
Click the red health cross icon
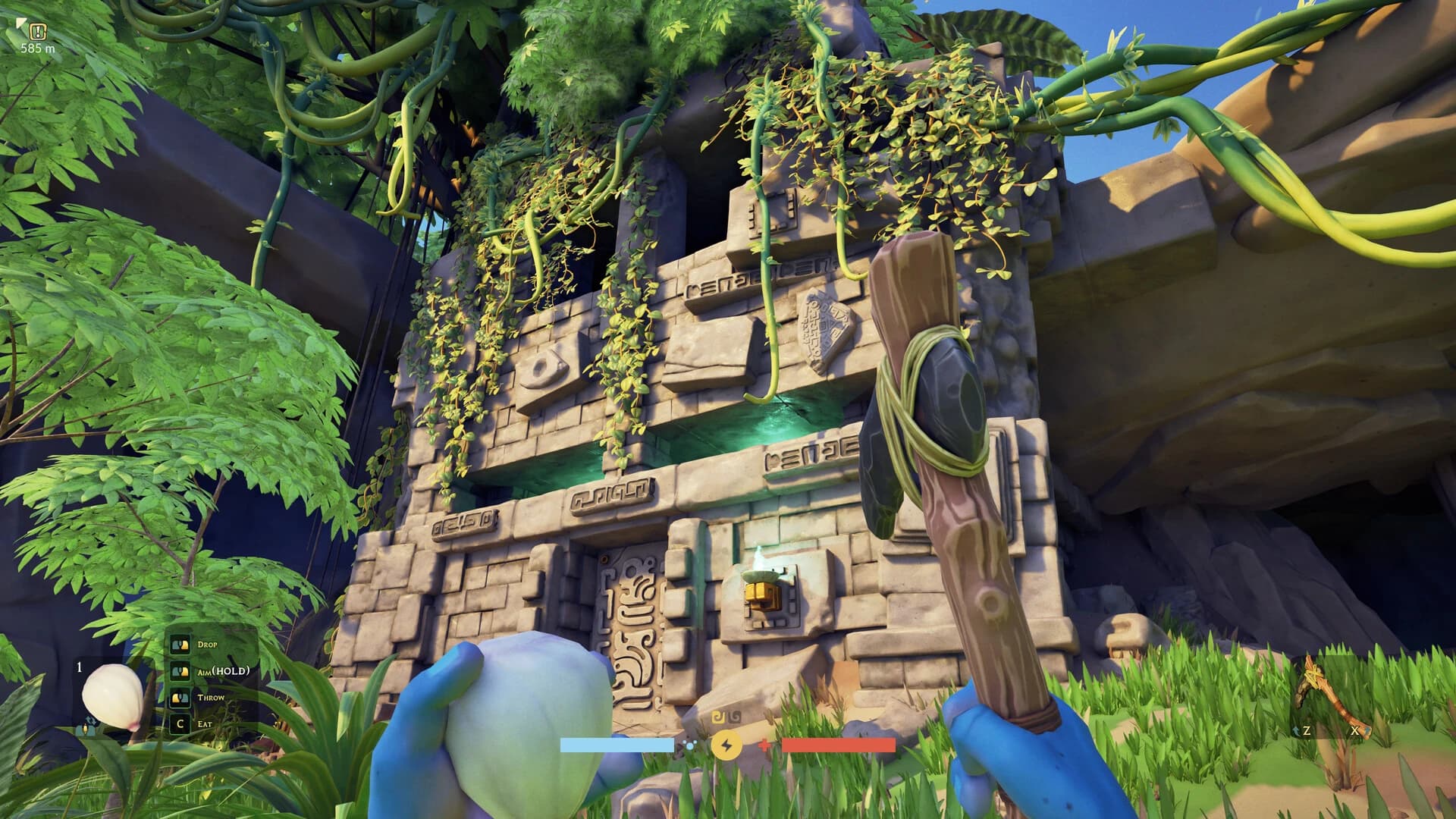(764, 745)
